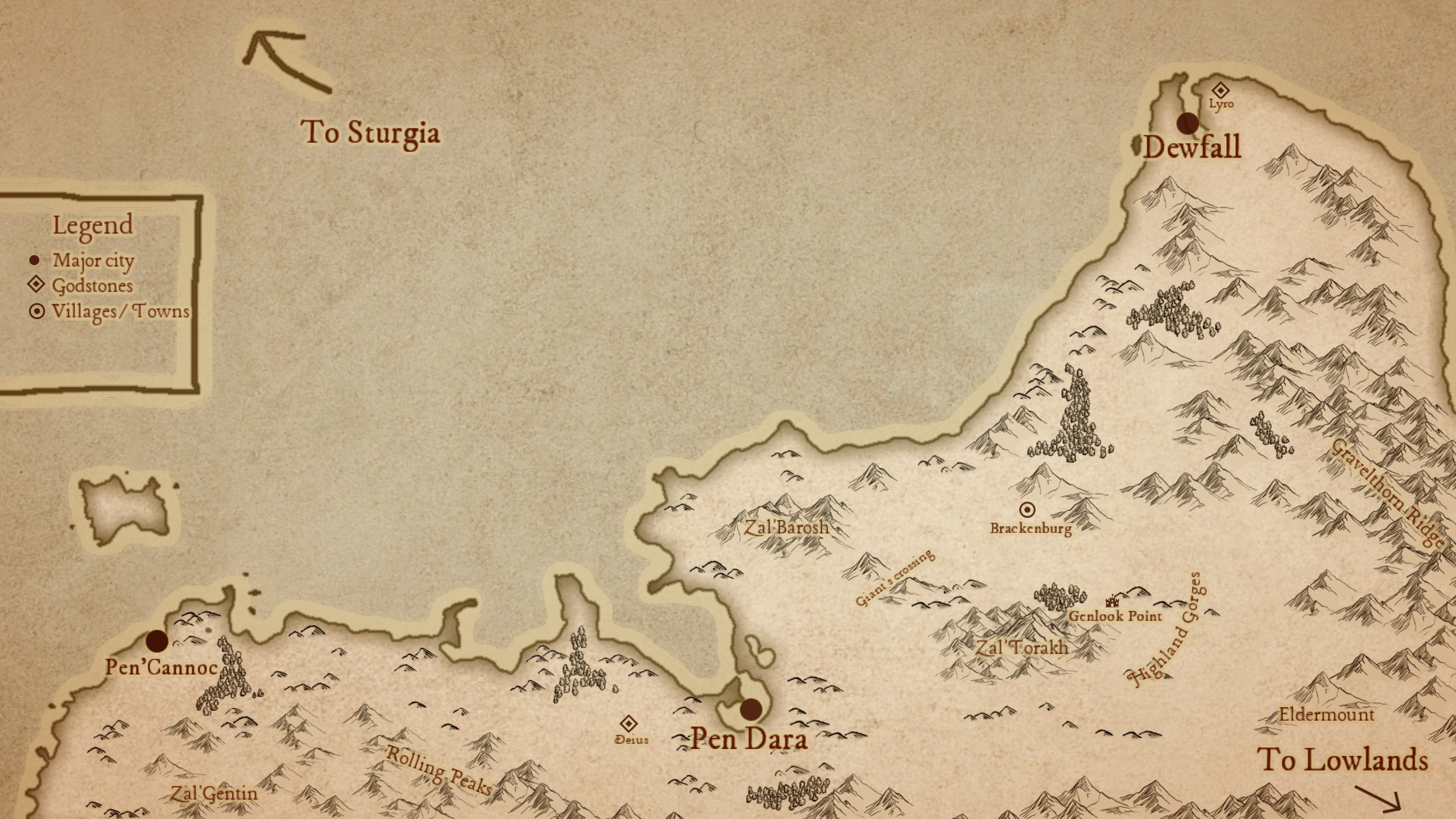Screen dimensions: 1456x819
Task: Click the Major city legend entry
Action: coord(93,260)
